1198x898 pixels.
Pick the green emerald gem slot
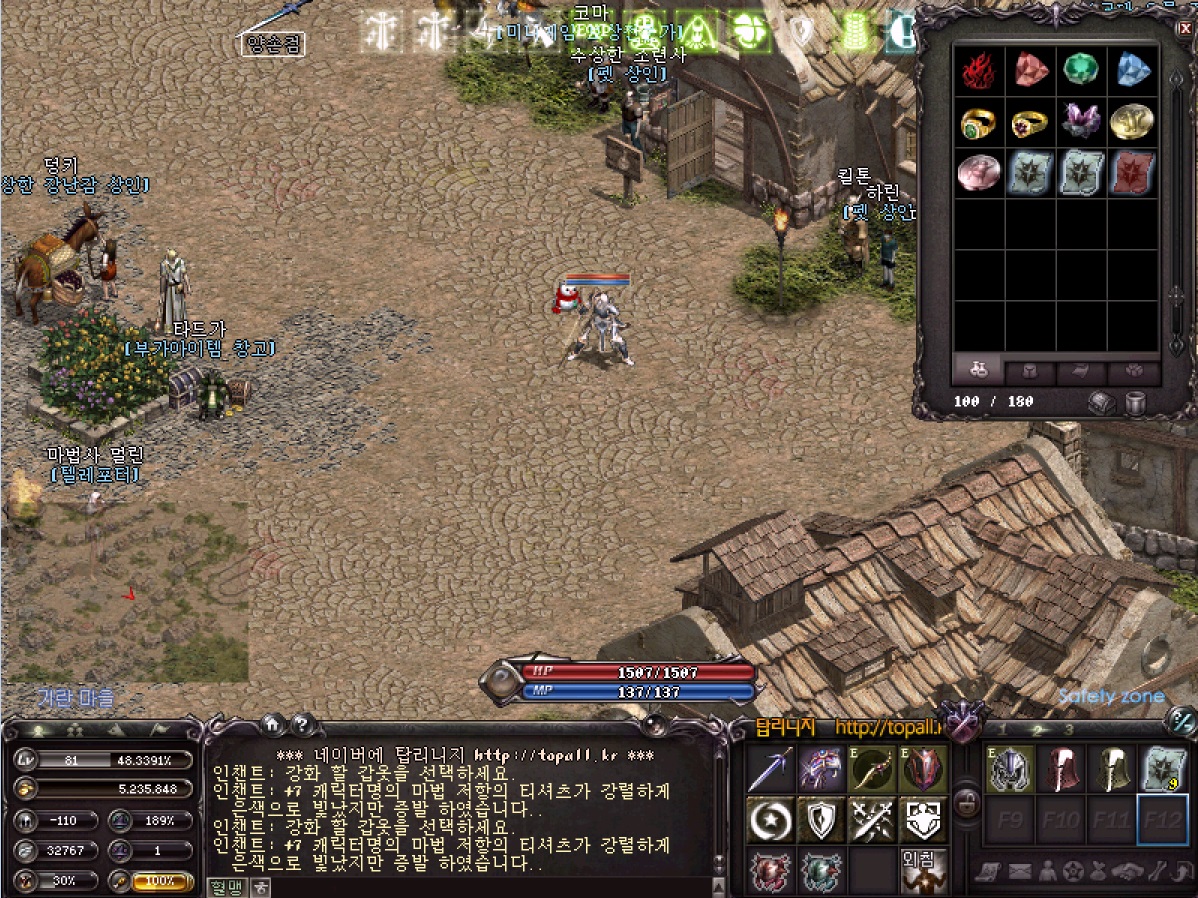[1081, 70]
